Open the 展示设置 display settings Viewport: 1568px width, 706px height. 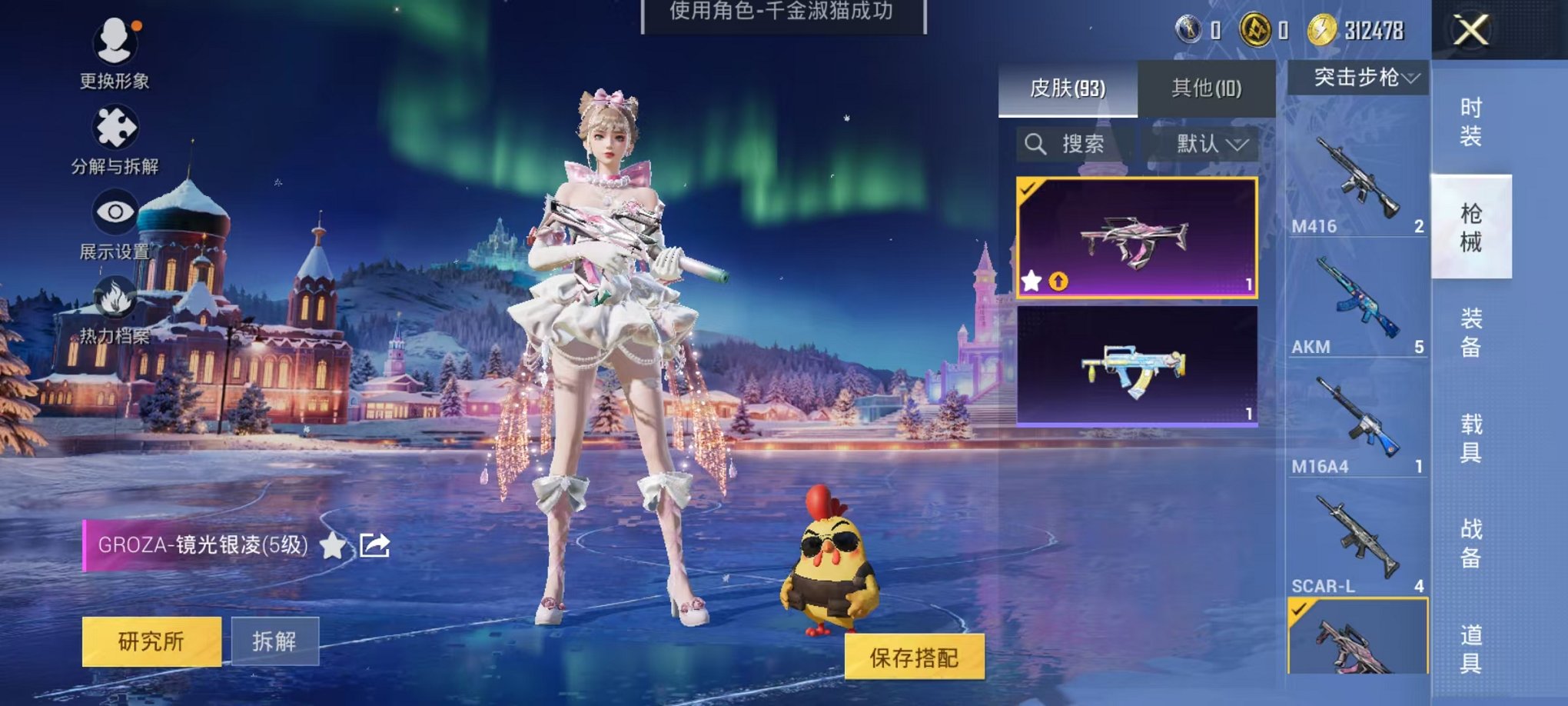pos(115,223)
